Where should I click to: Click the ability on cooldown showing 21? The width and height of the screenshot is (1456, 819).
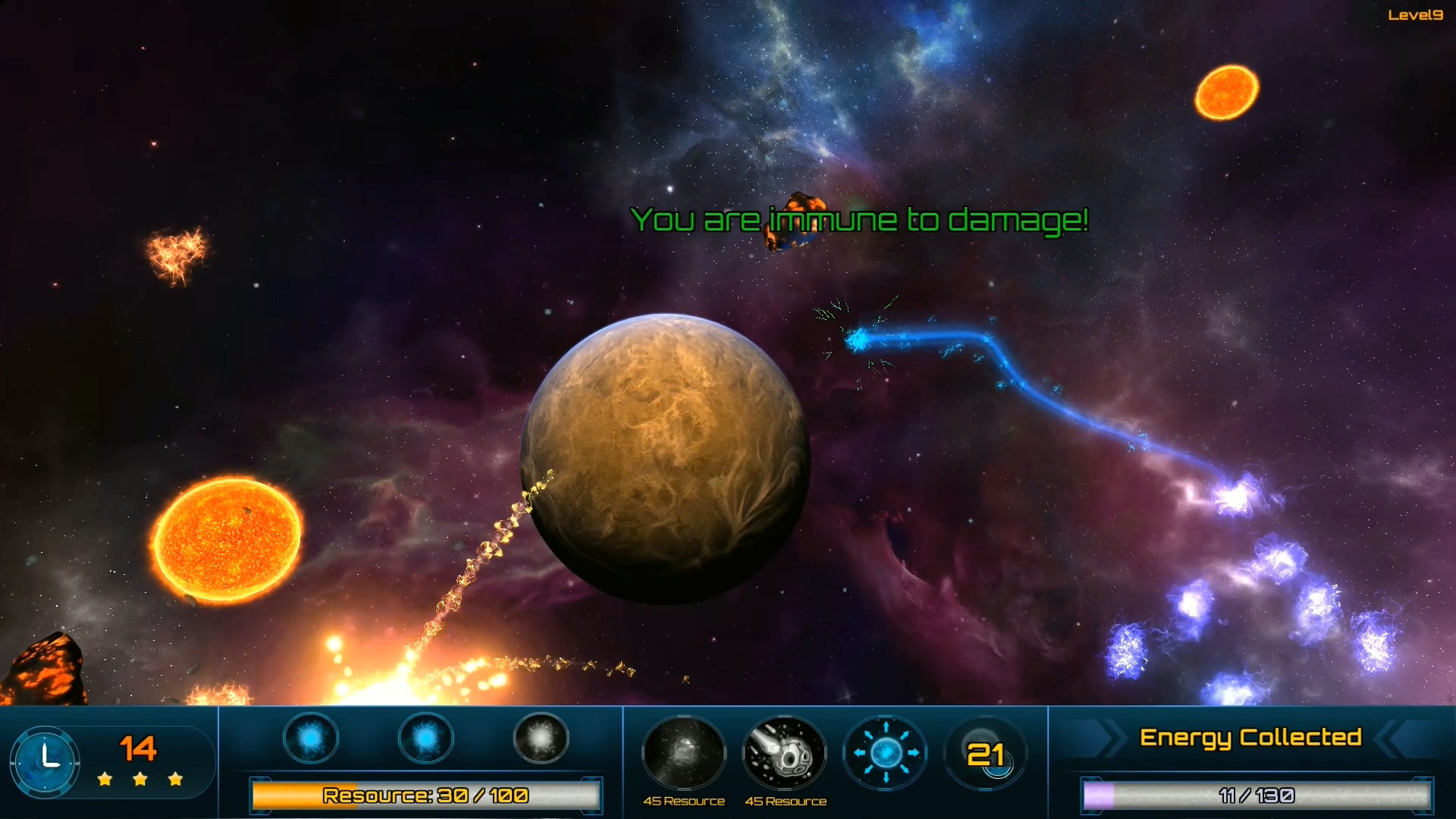tap(985, 753)
